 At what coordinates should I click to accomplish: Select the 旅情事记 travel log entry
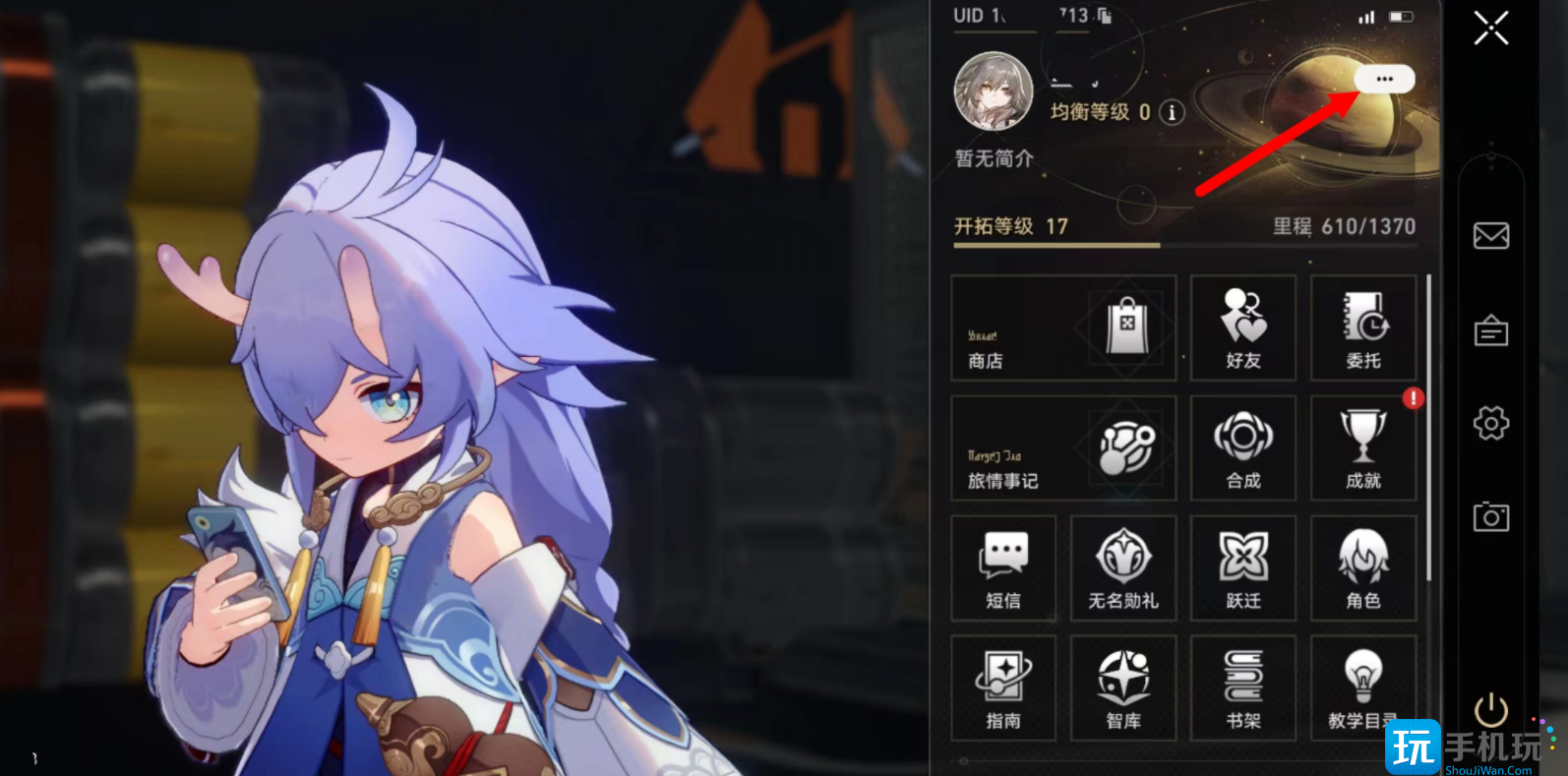click(x=1062, y=448)
